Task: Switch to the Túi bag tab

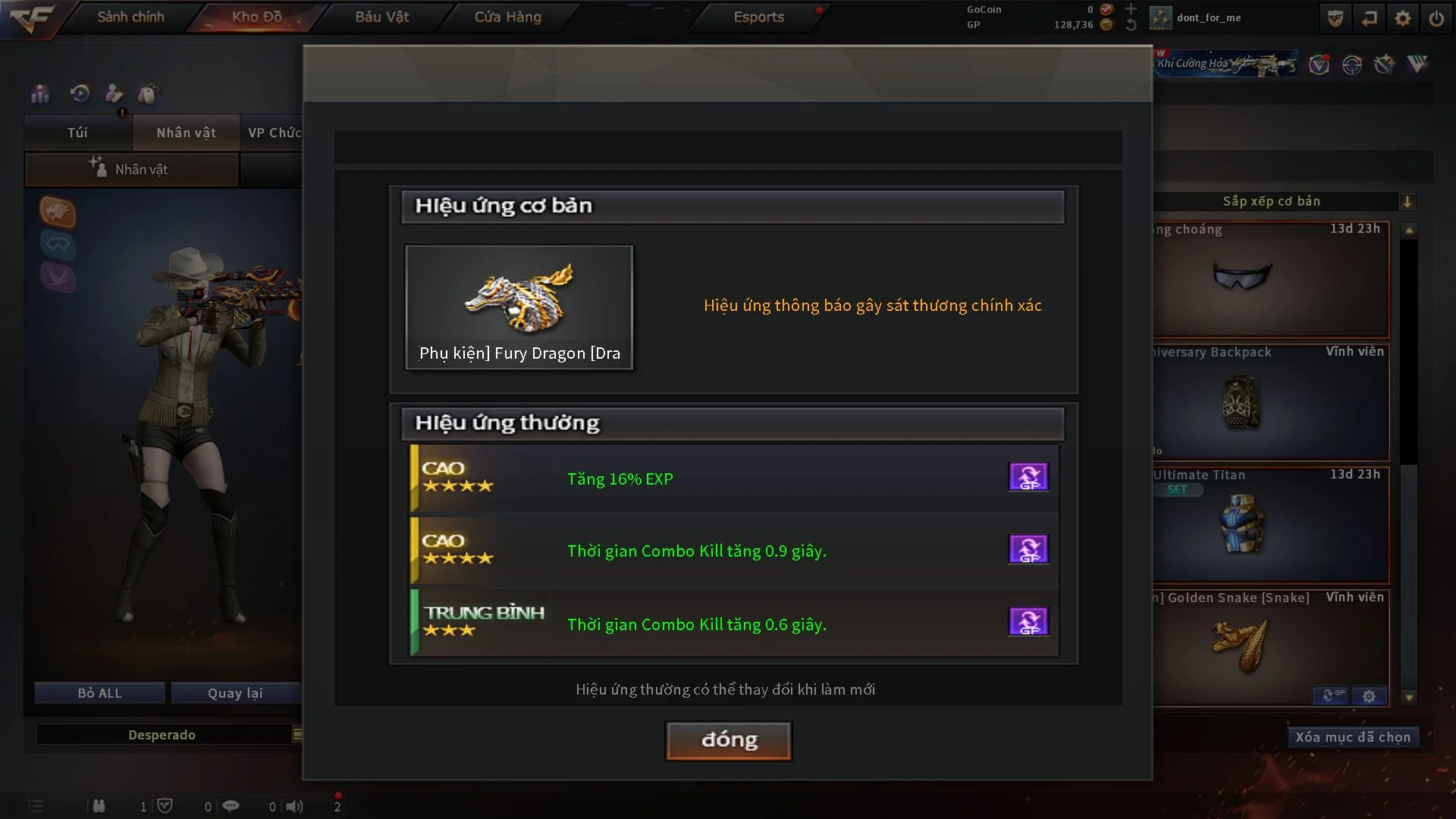Action: 77,133
